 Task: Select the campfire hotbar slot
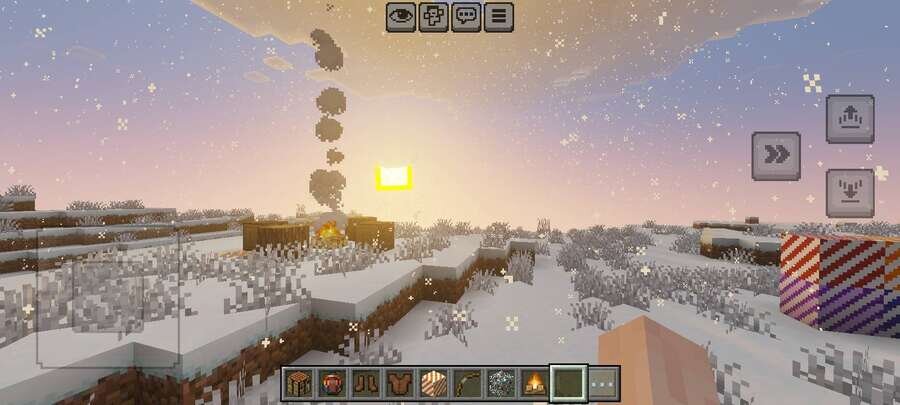point(535,383)
